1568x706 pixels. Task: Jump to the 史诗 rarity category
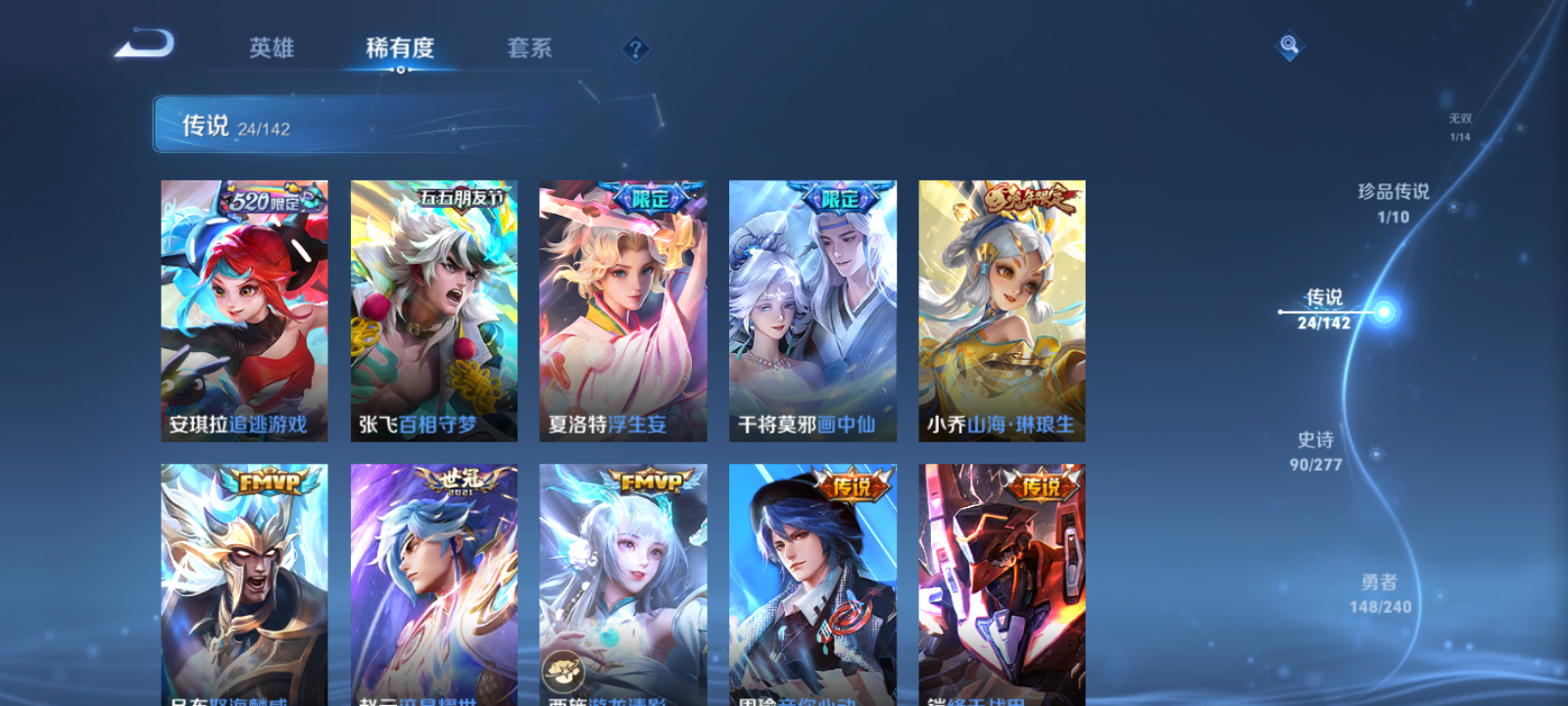pos(1318,452)
